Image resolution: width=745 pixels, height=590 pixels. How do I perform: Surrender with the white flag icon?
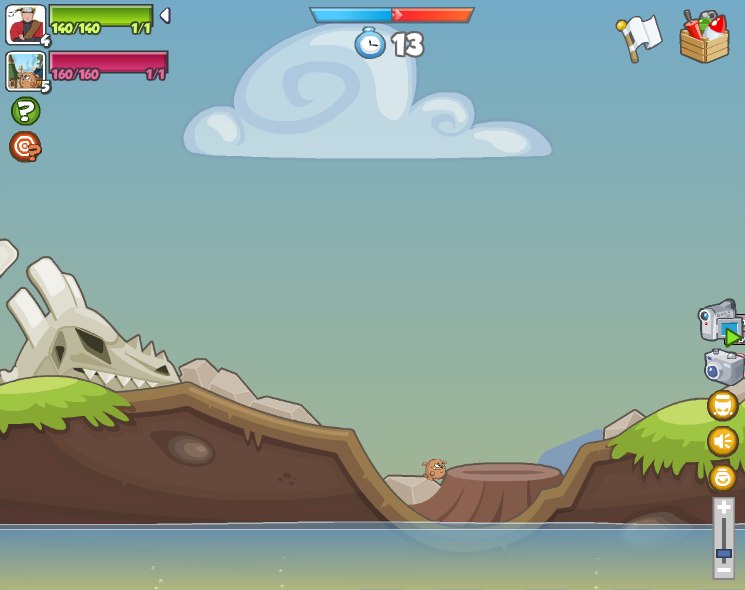639,38
